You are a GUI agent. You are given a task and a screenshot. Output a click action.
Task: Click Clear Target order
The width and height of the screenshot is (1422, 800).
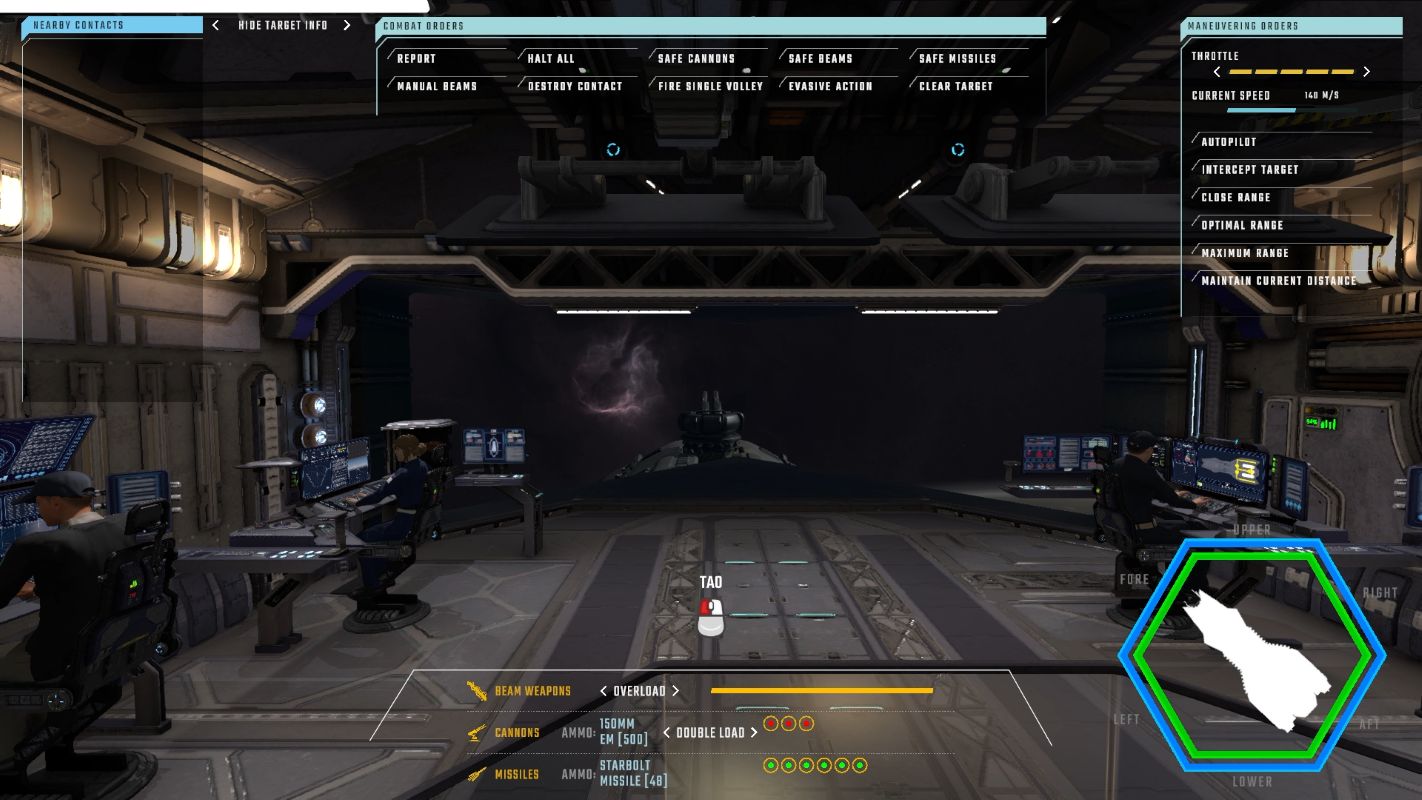(956, 87)
